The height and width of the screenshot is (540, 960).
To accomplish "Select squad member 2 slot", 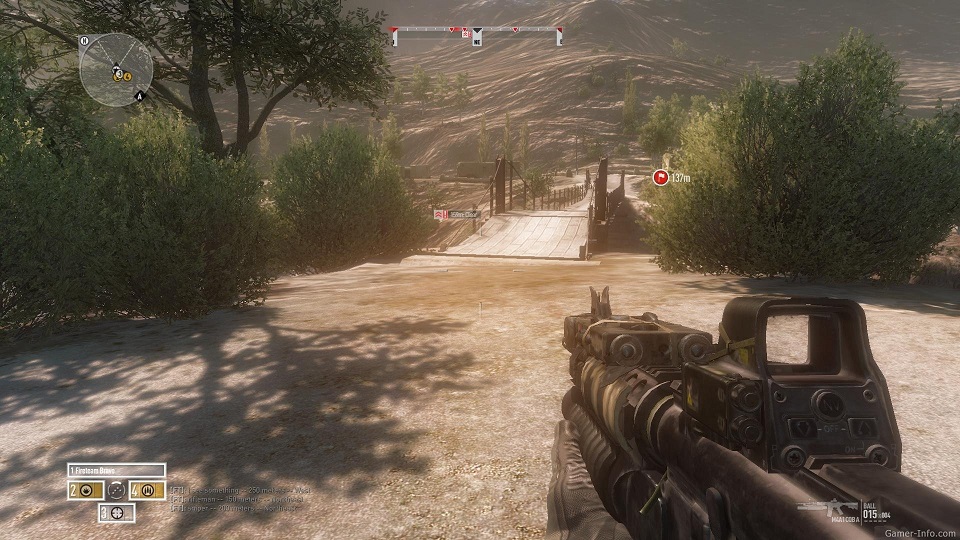I will click(x=84, y=491).
